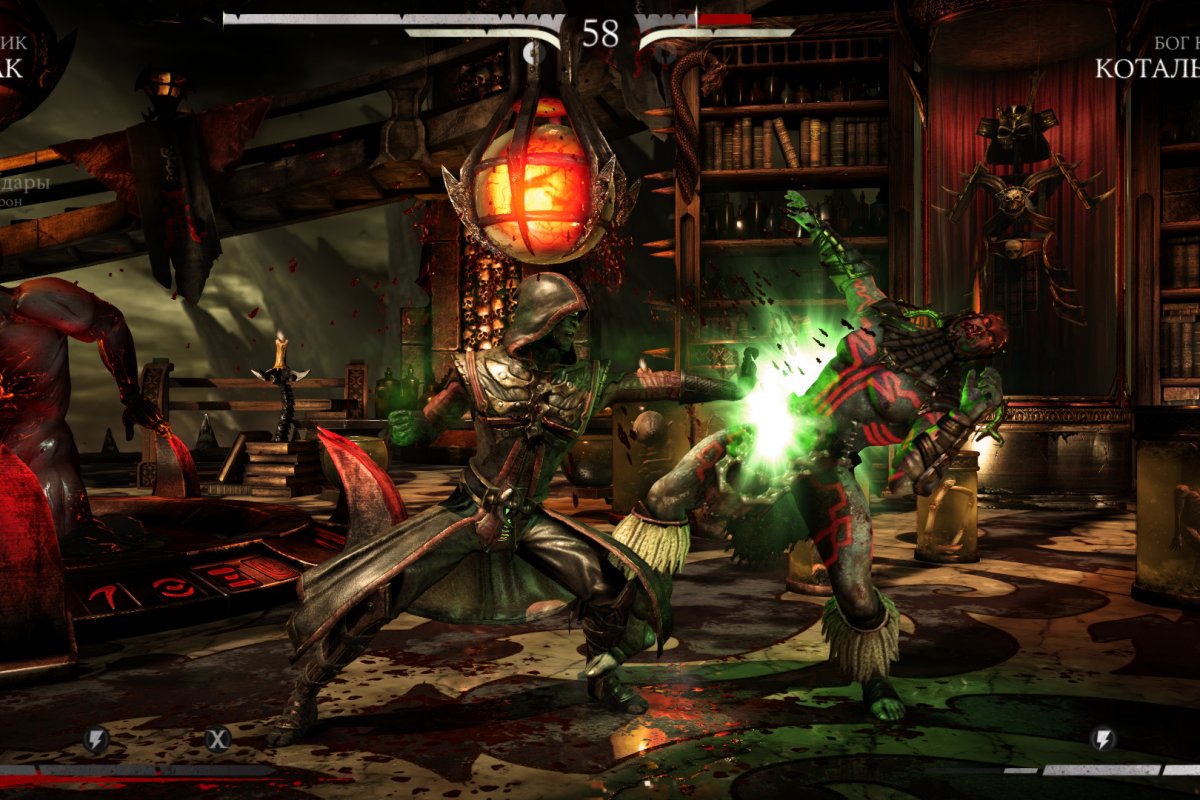The width and height of the screenshot is (1200, 800).
Task: Click Kotal Kahn's lightning bolt meter icon
Action: (x=1103, y=740)
